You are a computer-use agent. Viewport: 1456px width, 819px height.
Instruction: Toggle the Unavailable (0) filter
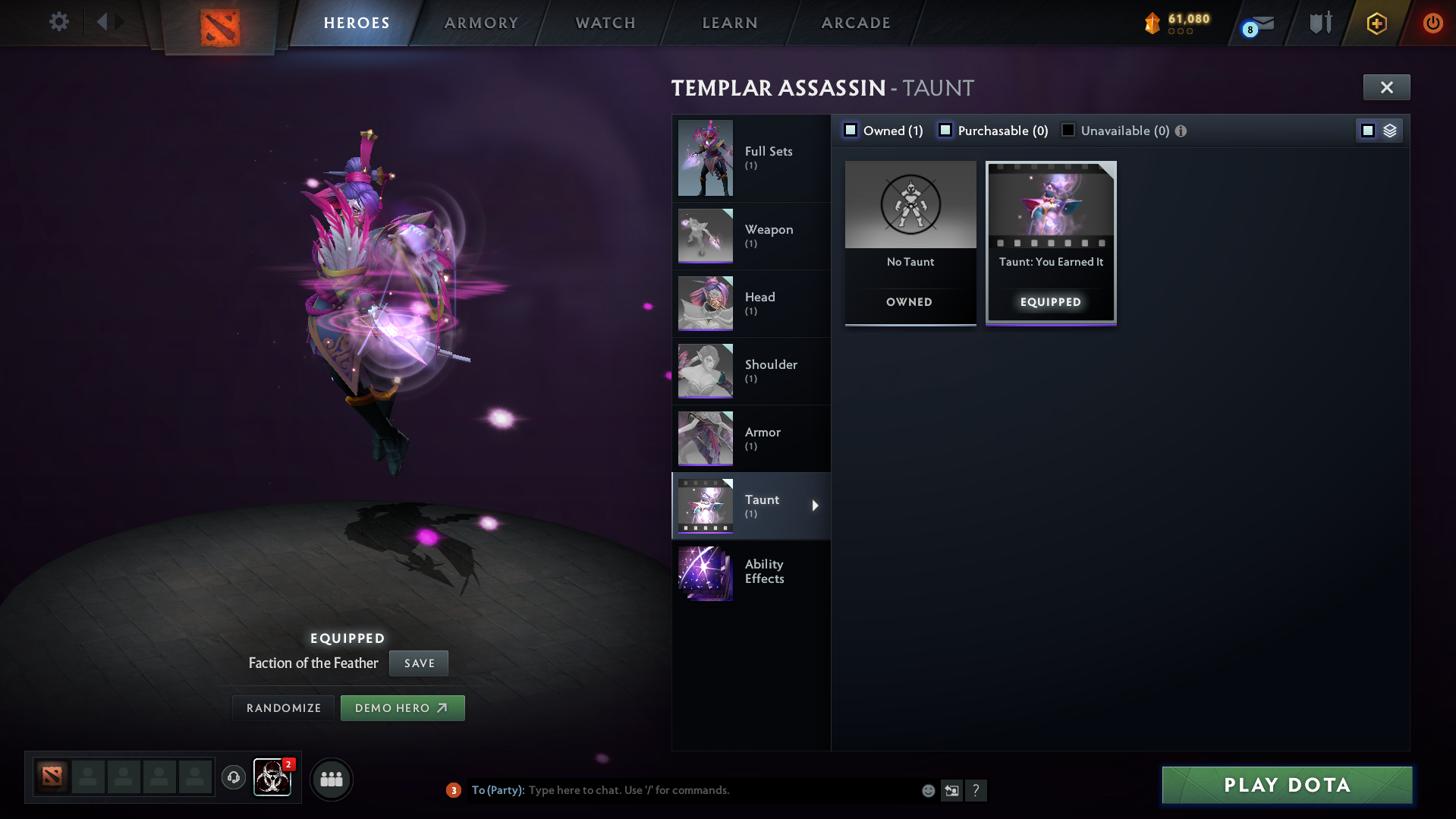[x=1068, y=130]
